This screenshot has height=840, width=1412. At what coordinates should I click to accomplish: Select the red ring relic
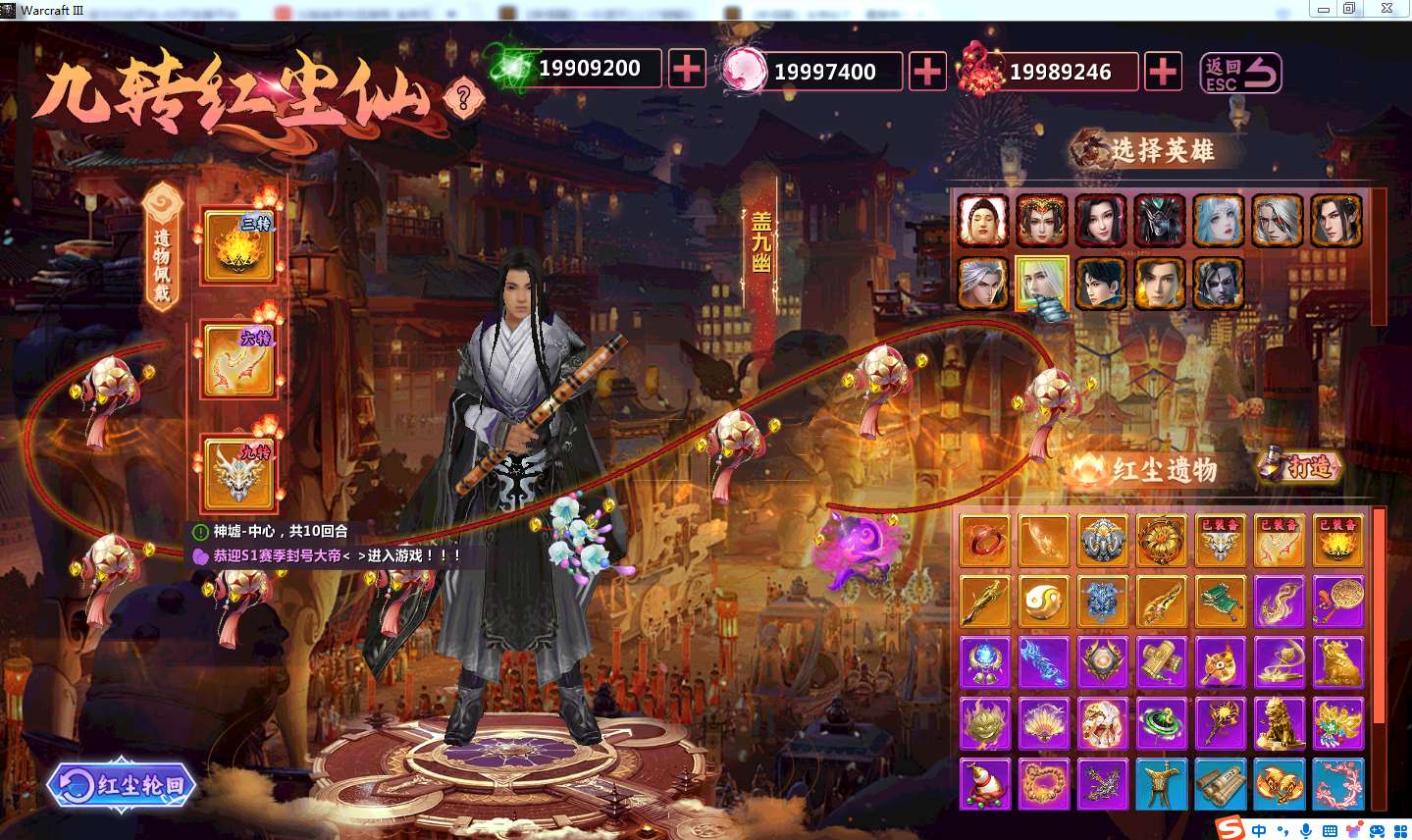tap(984, 541)
